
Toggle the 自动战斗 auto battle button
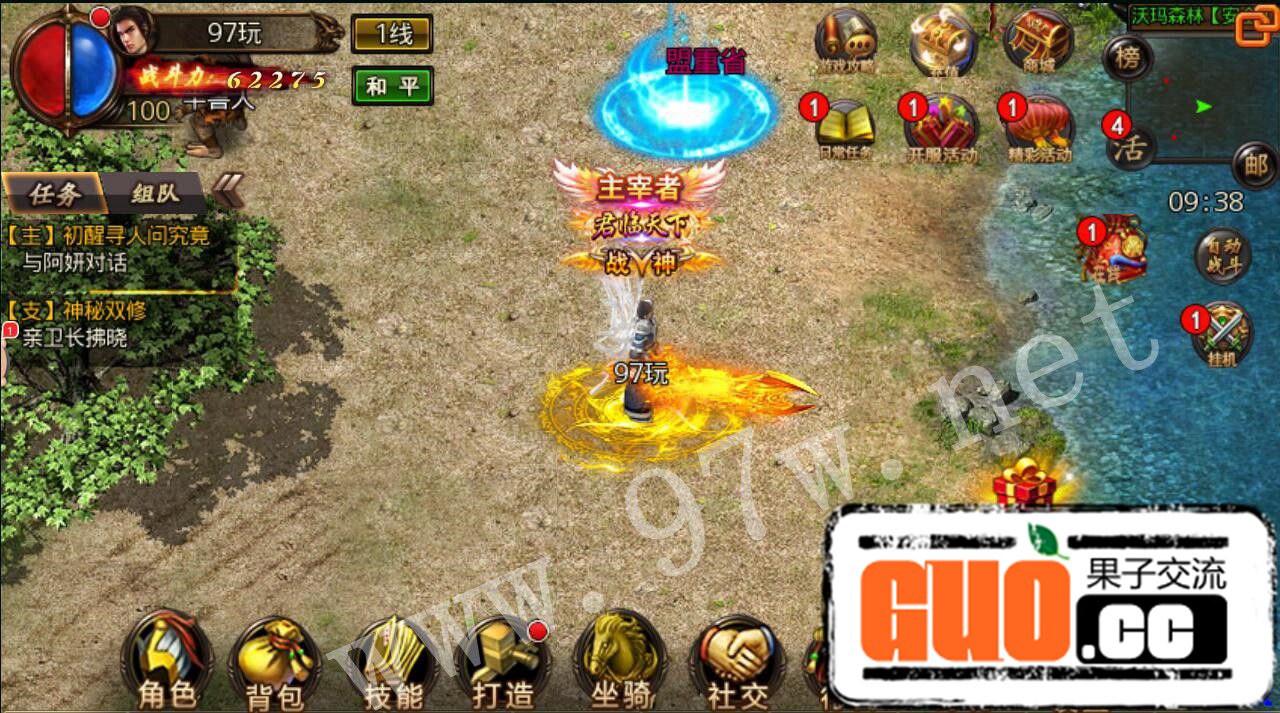click(x=1222, y=256)
